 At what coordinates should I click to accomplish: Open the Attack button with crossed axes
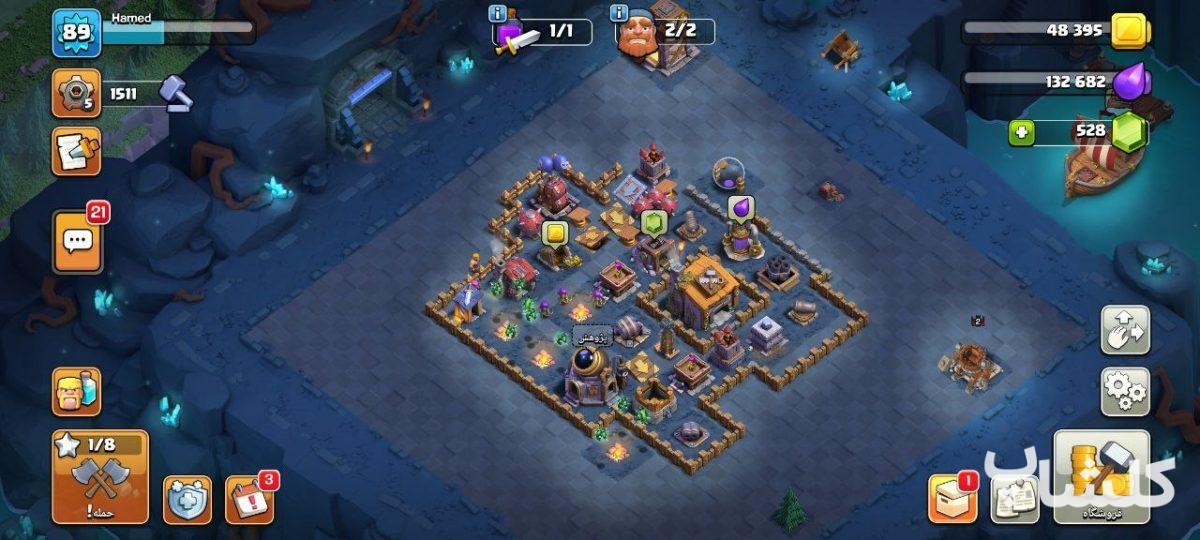pos(100,476)
